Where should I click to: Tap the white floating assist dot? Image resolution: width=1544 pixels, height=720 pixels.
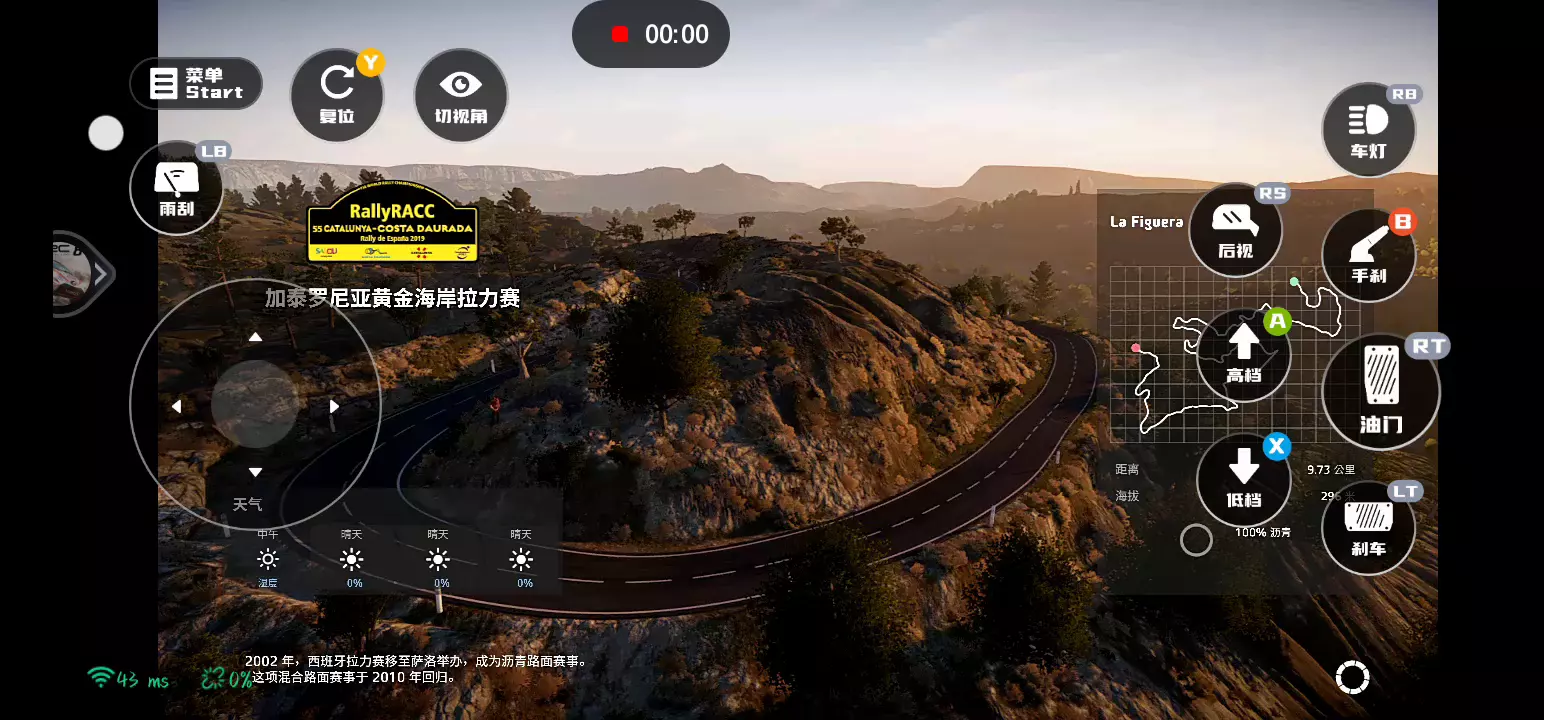[106, 133]
